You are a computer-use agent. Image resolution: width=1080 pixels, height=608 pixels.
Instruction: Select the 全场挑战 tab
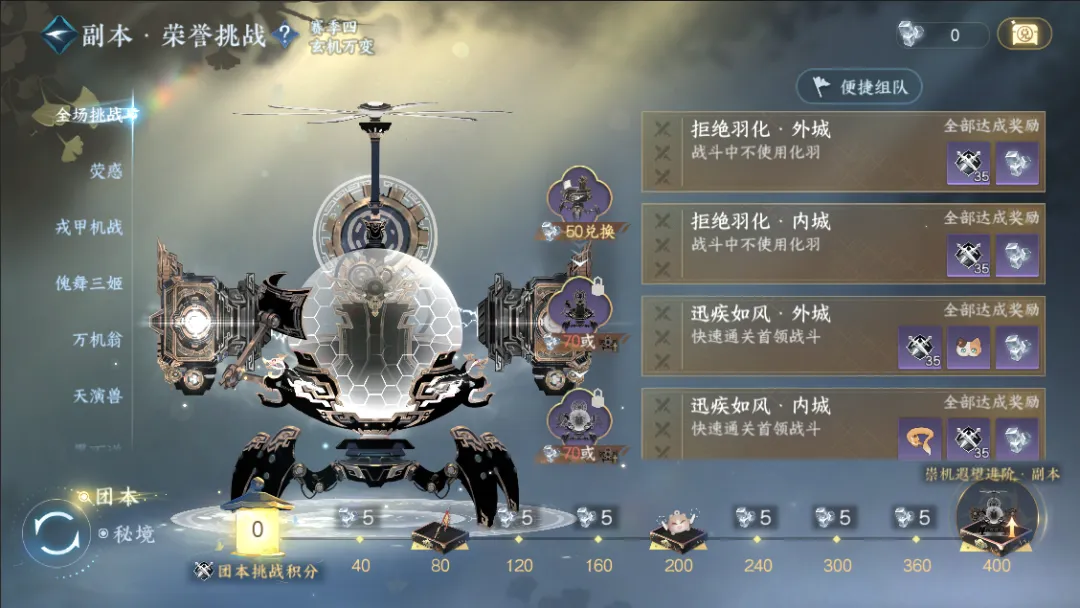(94, 115)
